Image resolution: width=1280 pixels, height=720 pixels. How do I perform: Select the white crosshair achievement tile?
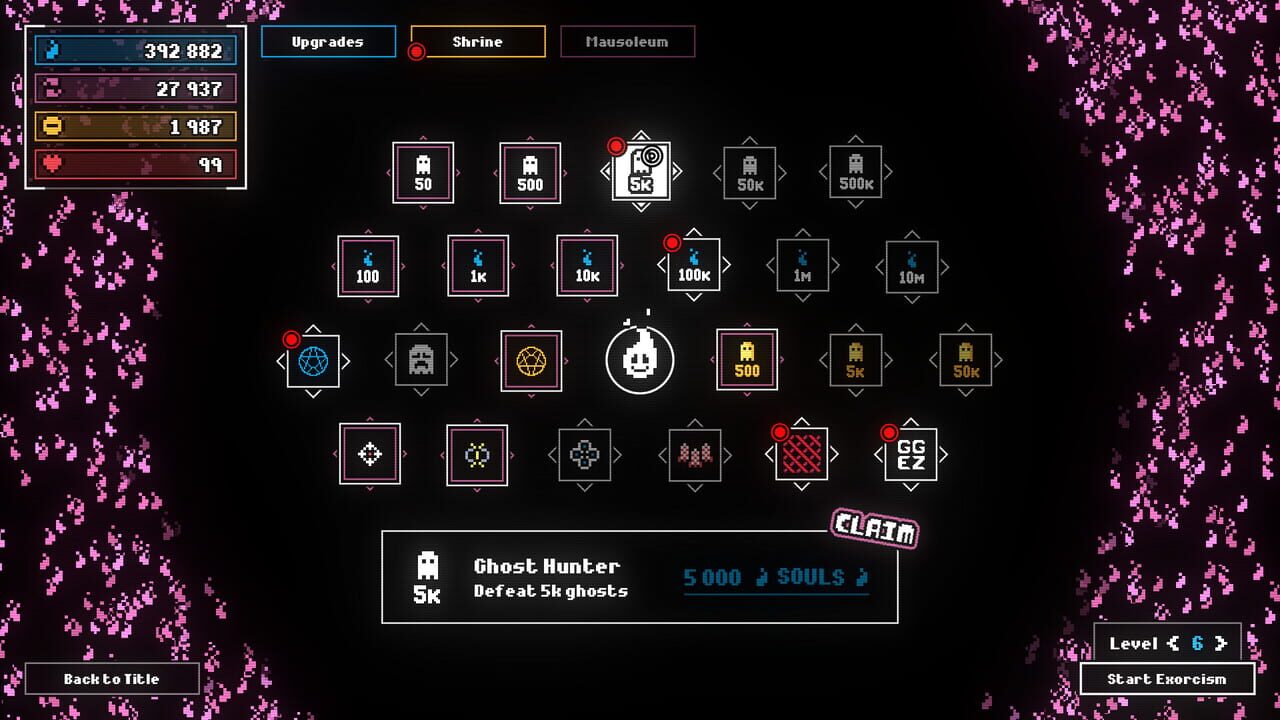370,454
